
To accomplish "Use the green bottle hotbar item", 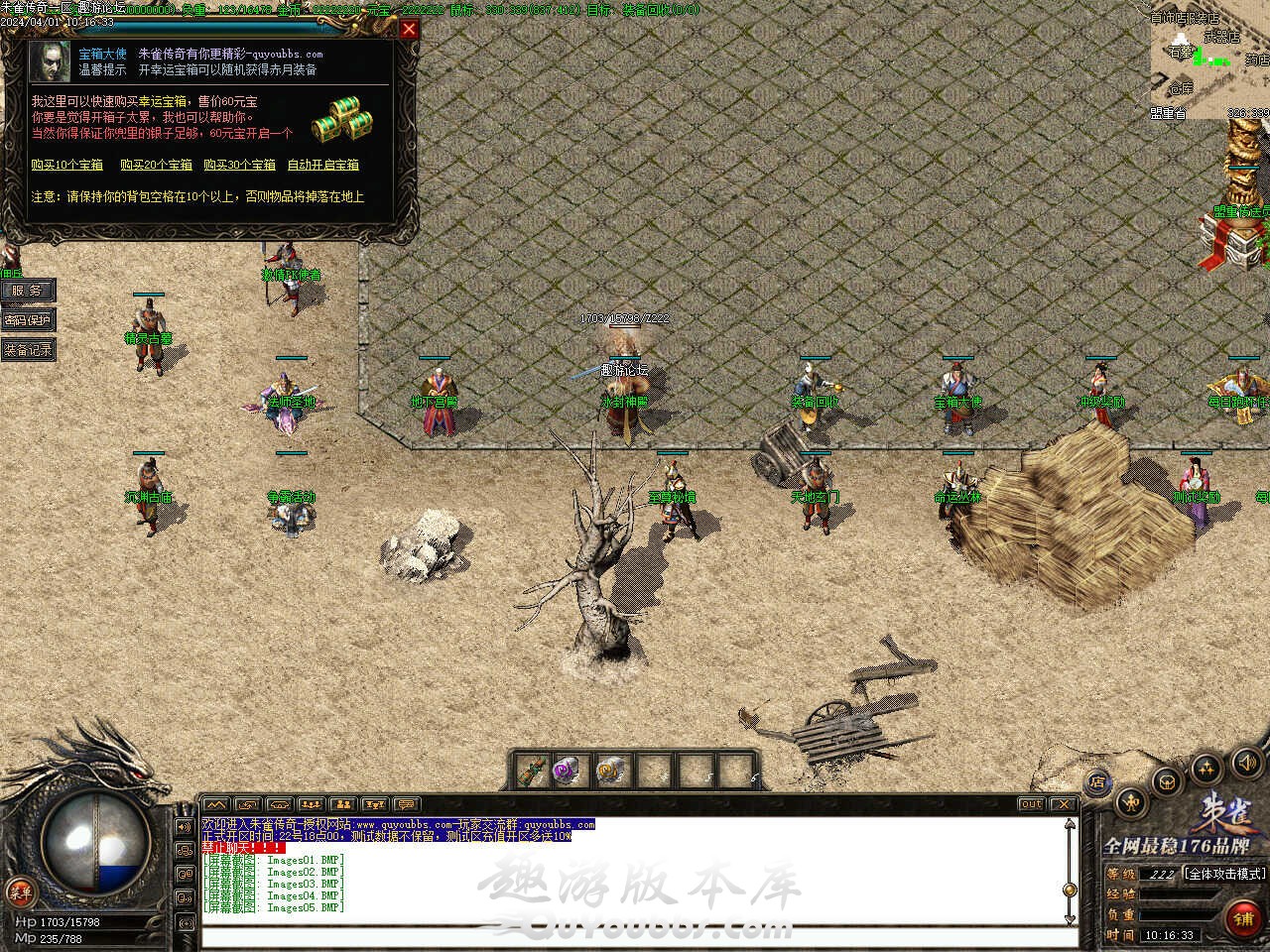I will point(533,771).
